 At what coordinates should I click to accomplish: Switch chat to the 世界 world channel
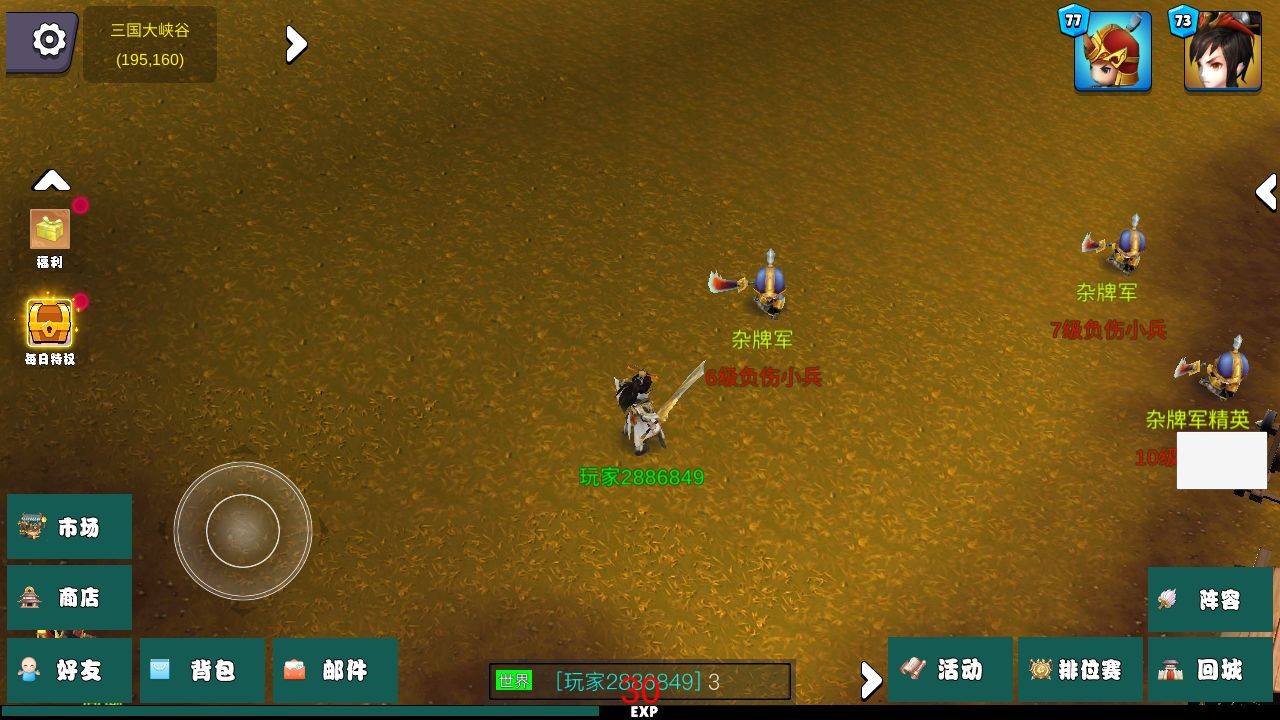[x=515, y=680]
